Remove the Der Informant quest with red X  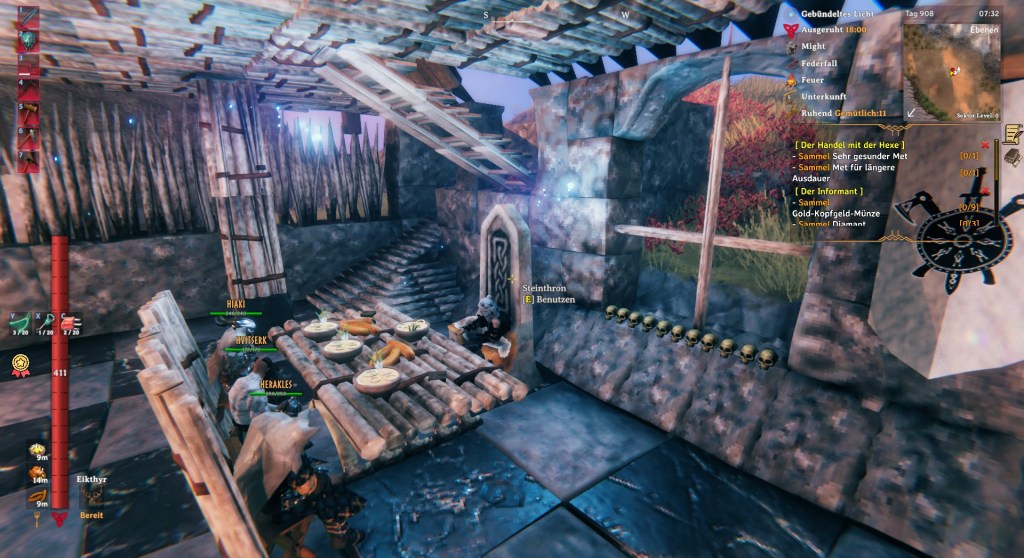pos(984,190)
